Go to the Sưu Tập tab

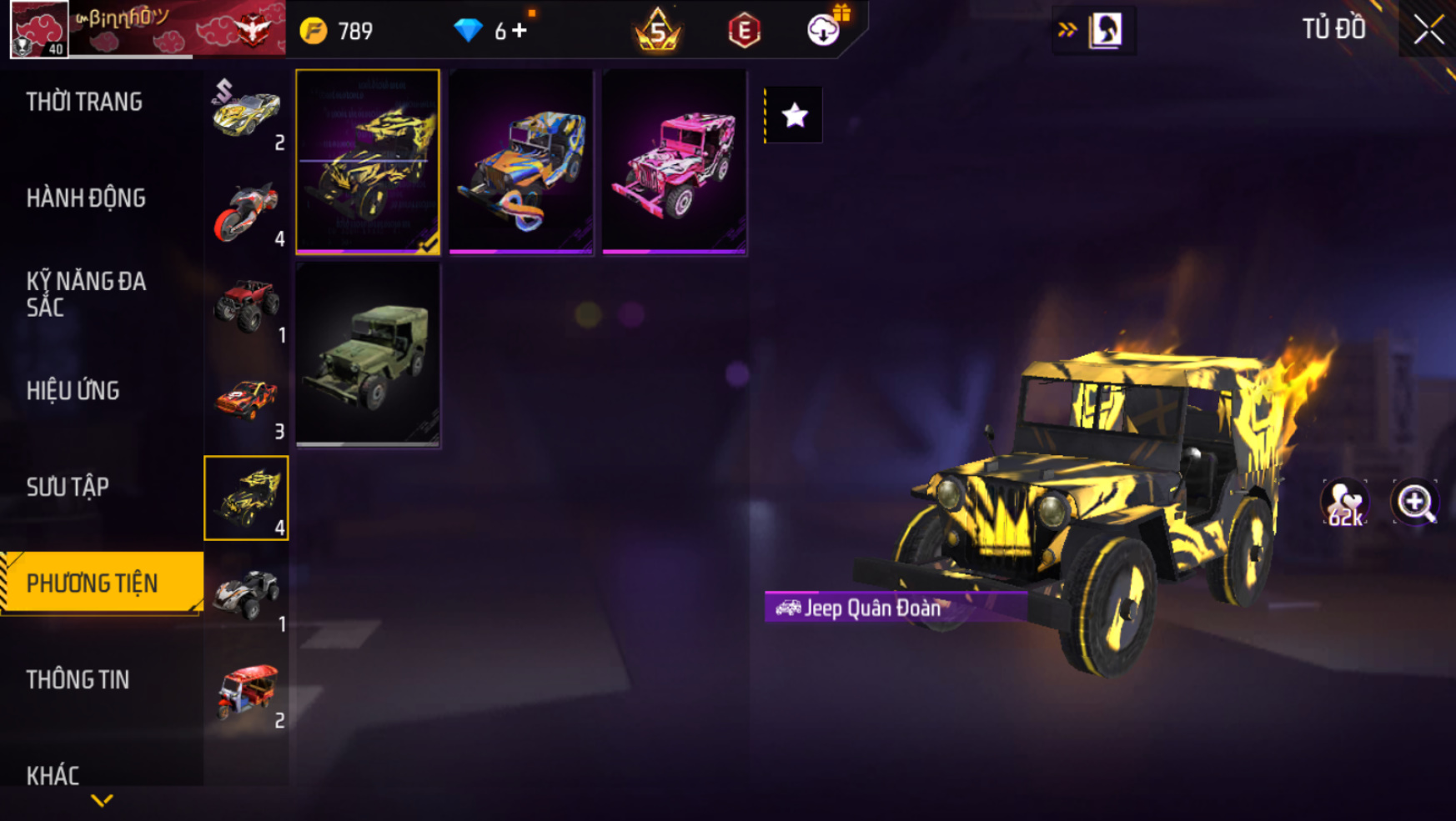[x=68, y=487]
